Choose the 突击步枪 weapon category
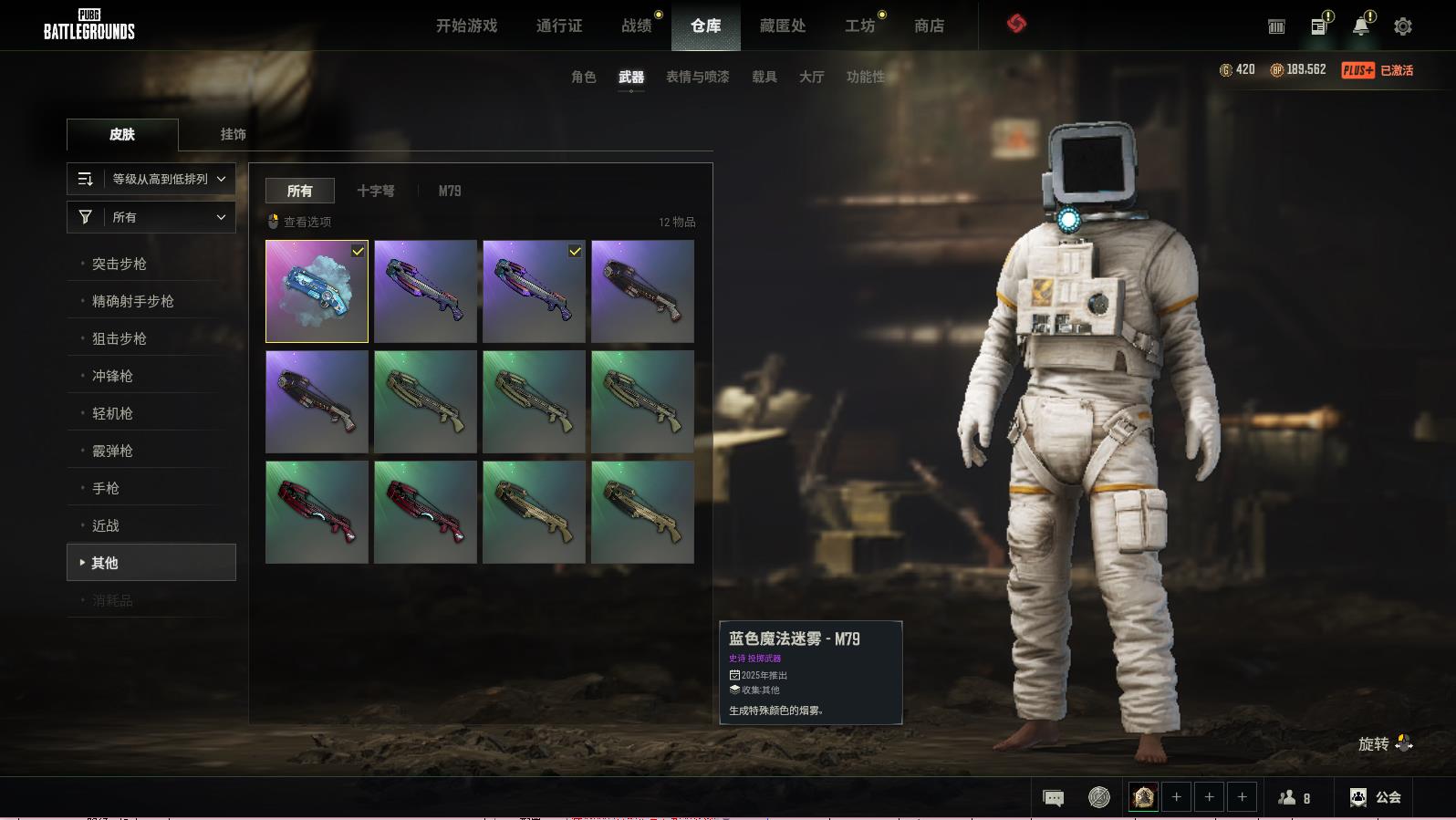 click(120, 264)
